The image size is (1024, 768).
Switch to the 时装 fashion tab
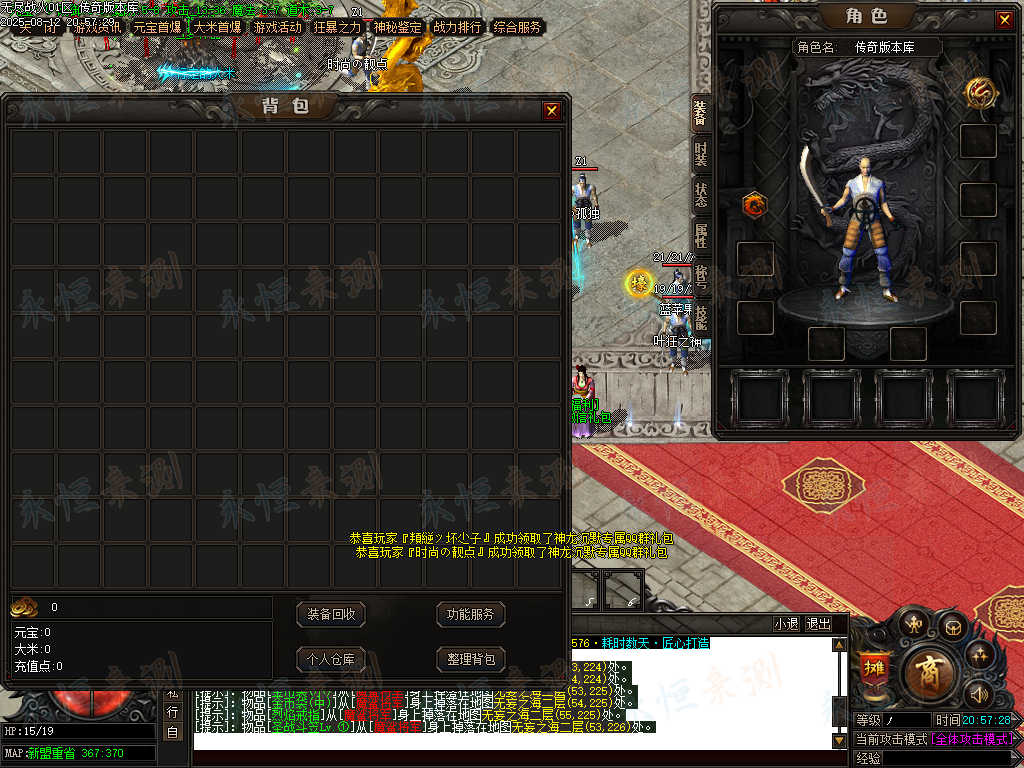(x=700, y=155)
